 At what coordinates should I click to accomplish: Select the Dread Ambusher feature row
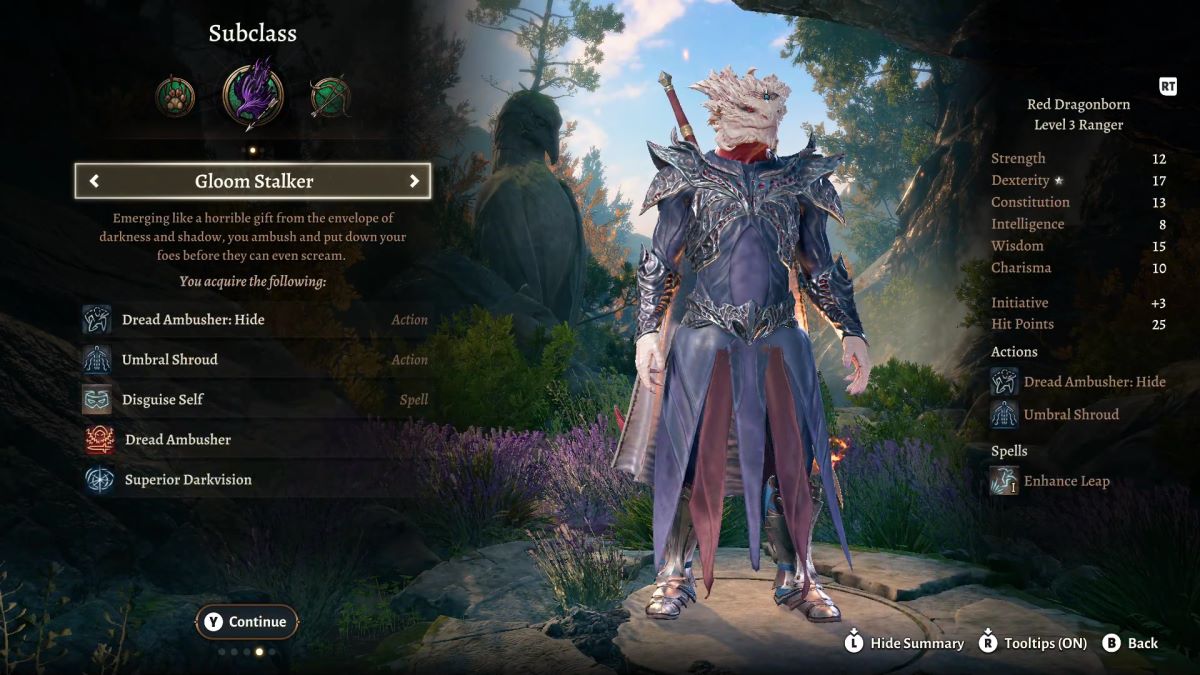pos(254,440)
